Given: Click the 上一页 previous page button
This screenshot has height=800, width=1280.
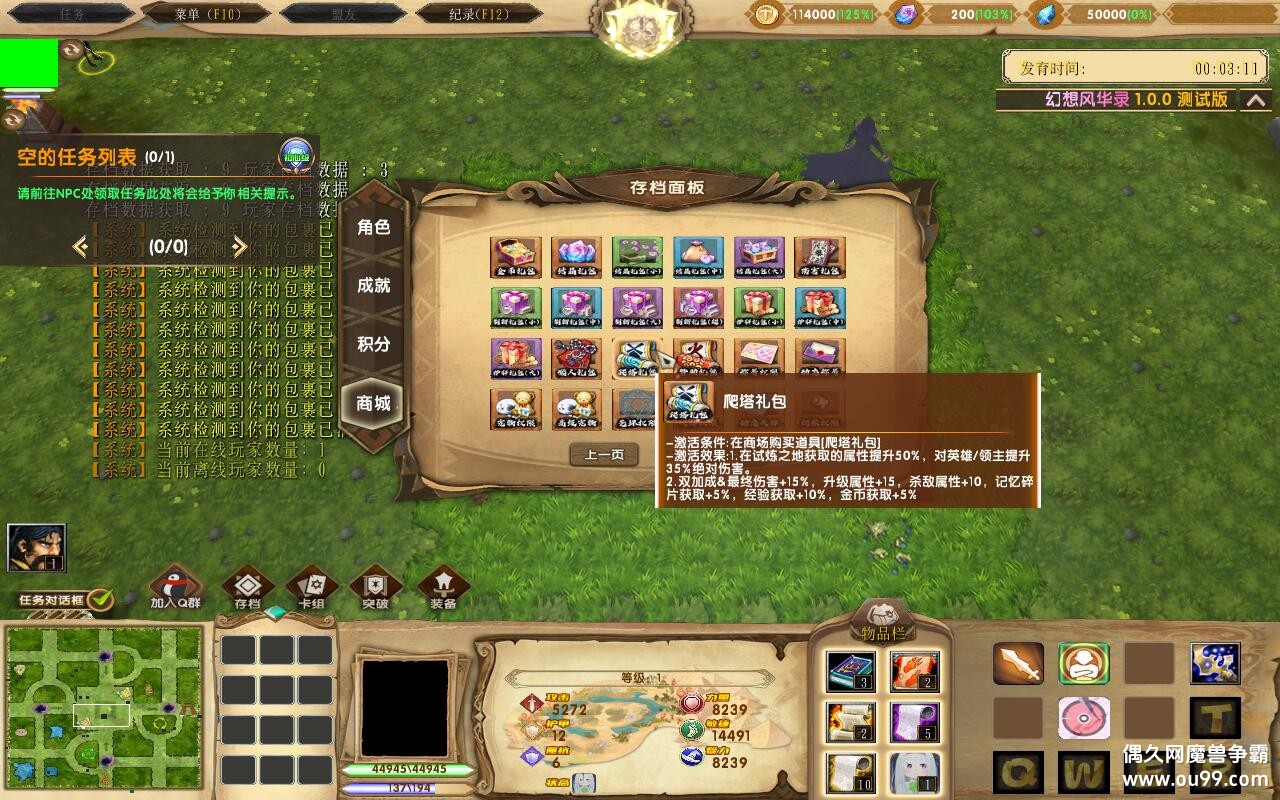Looking at the screenshot, I should coord(603,453).
